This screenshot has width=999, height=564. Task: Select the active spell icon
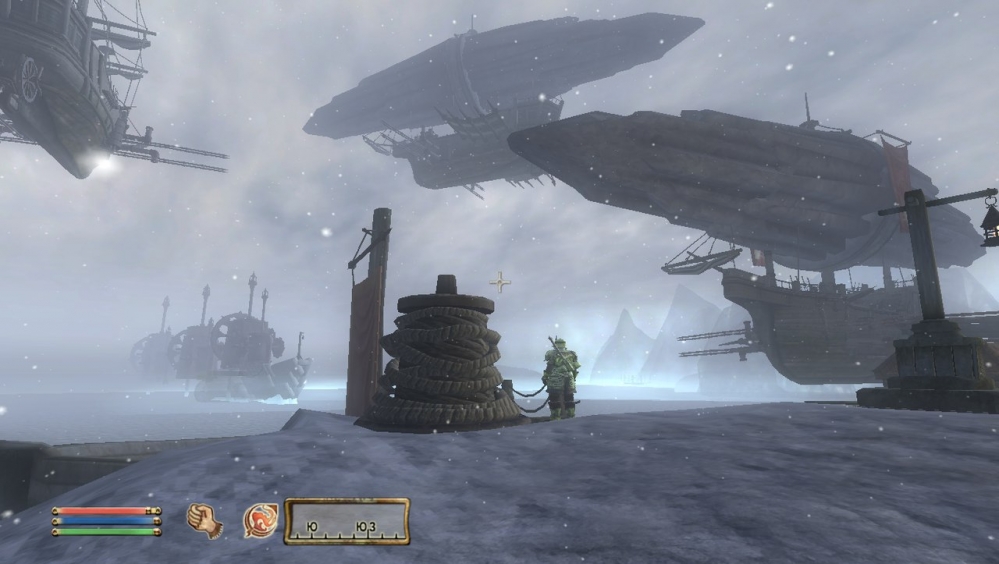(x=260, y=521)
